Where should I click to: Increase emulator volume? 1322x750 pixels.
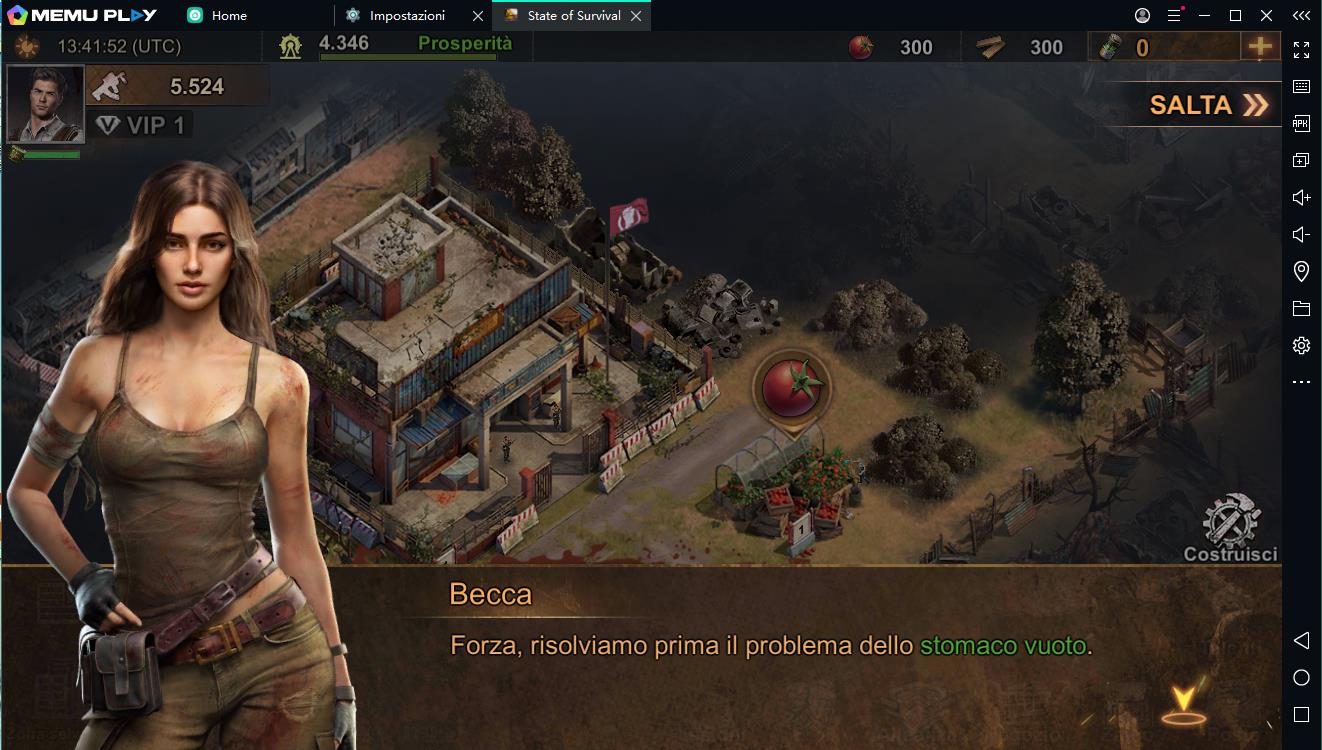(1300, 196)
